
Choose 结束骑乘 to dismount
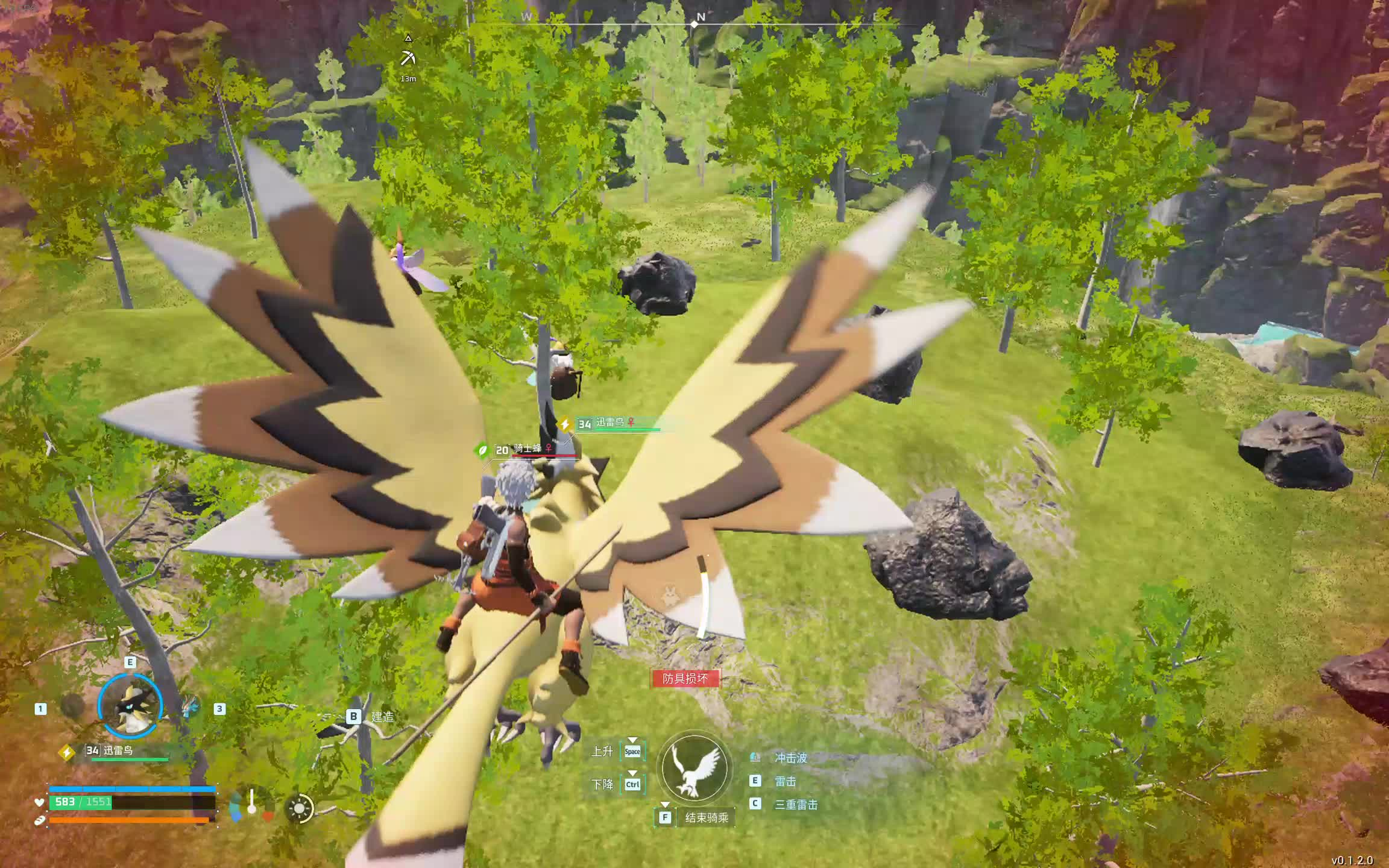[x=706, y=817]
